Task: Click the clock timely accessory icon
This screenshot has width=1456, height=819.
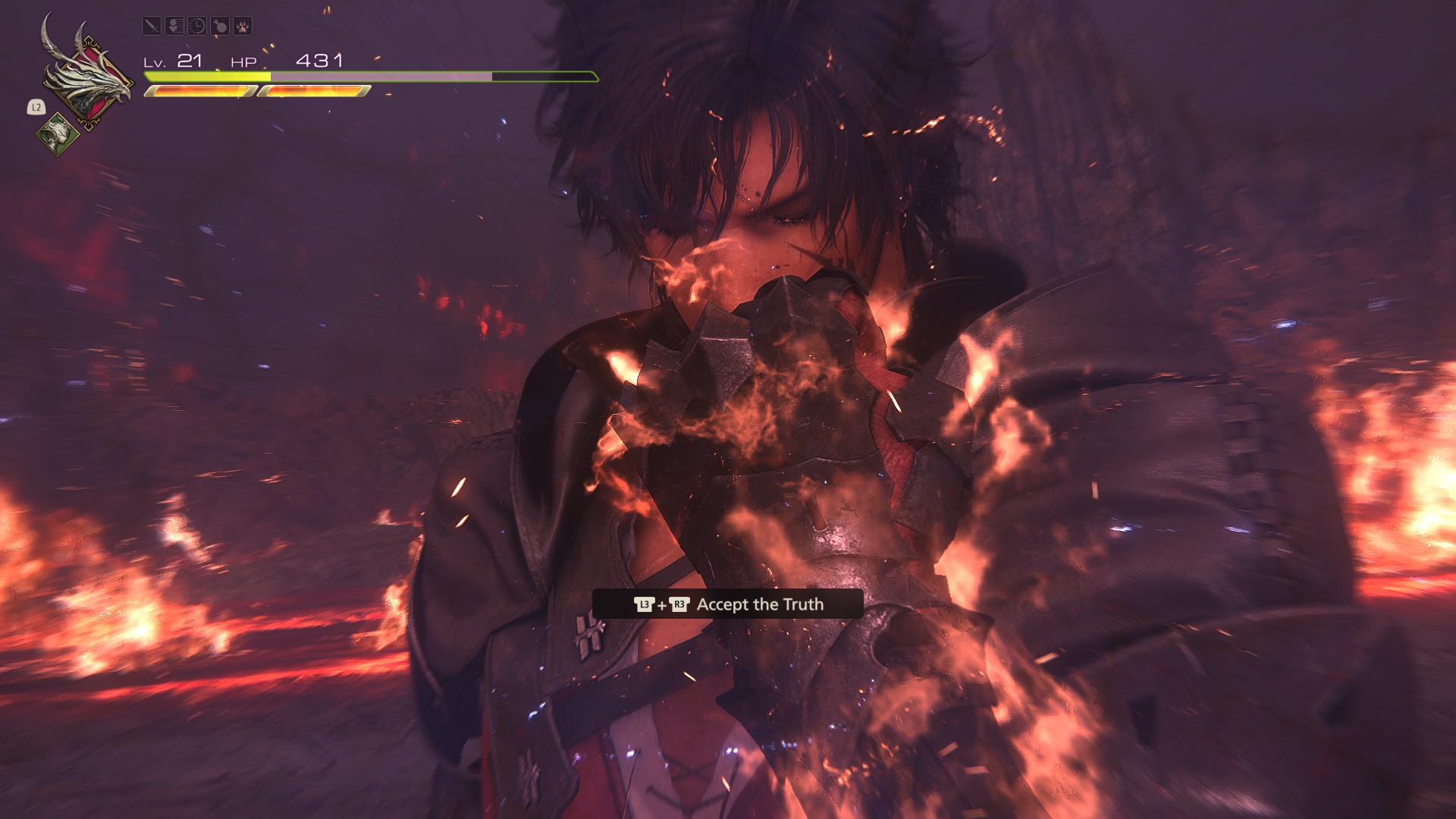Action: click(197, 27)
